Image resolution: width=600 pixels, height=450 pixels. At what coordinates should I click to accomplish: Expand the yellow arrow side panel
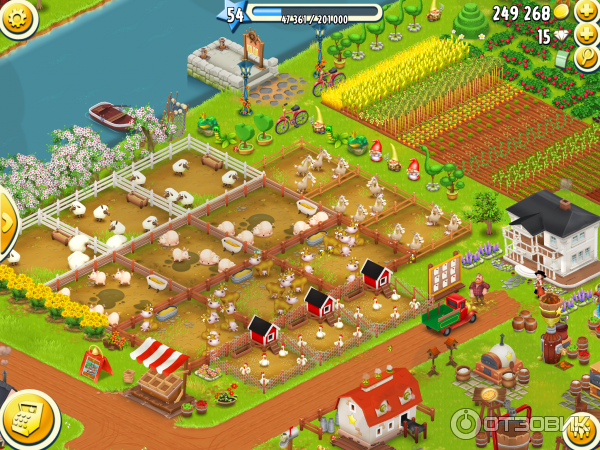click(x=6, y=221)
